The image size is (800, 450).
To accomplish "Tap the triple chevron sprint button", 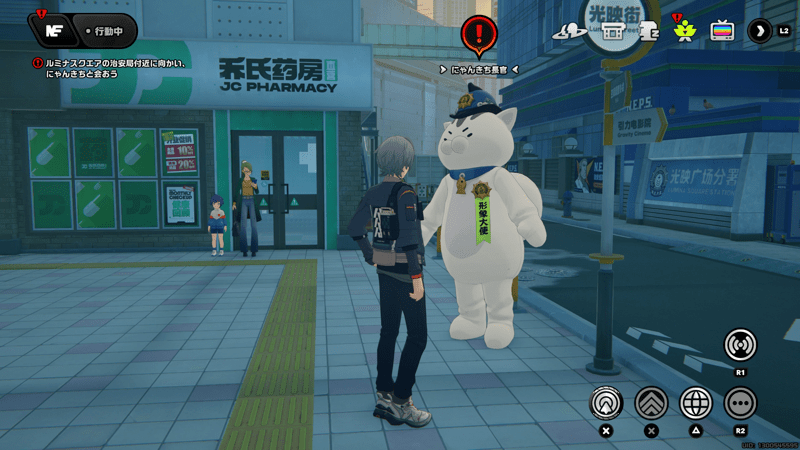I will pyautogui.click(x=651, y=403).
